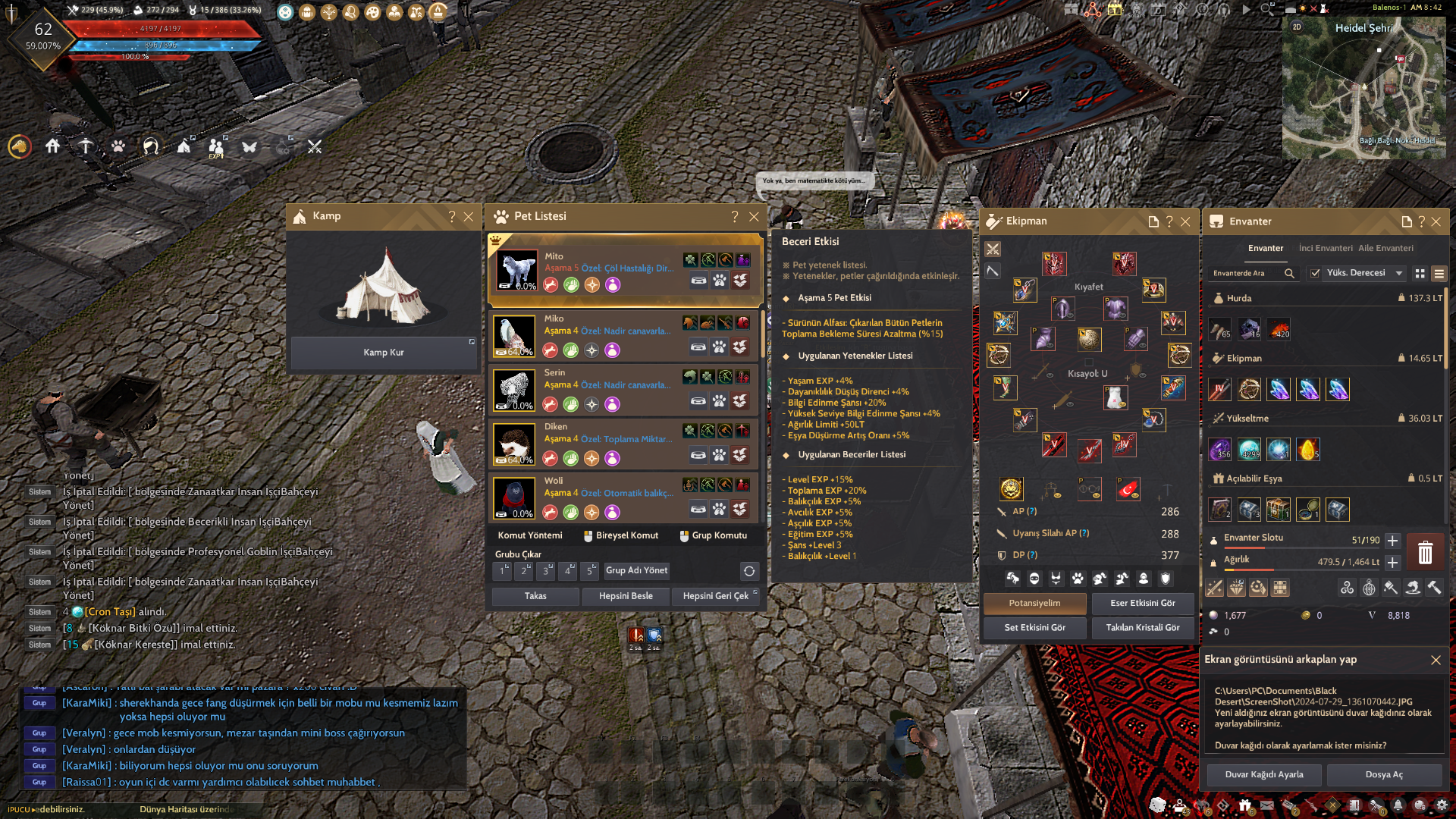The width and height of the screenshot is (1456, 819).
Task: Open screenshot file with Dosya Aç
Action: 1384,774
